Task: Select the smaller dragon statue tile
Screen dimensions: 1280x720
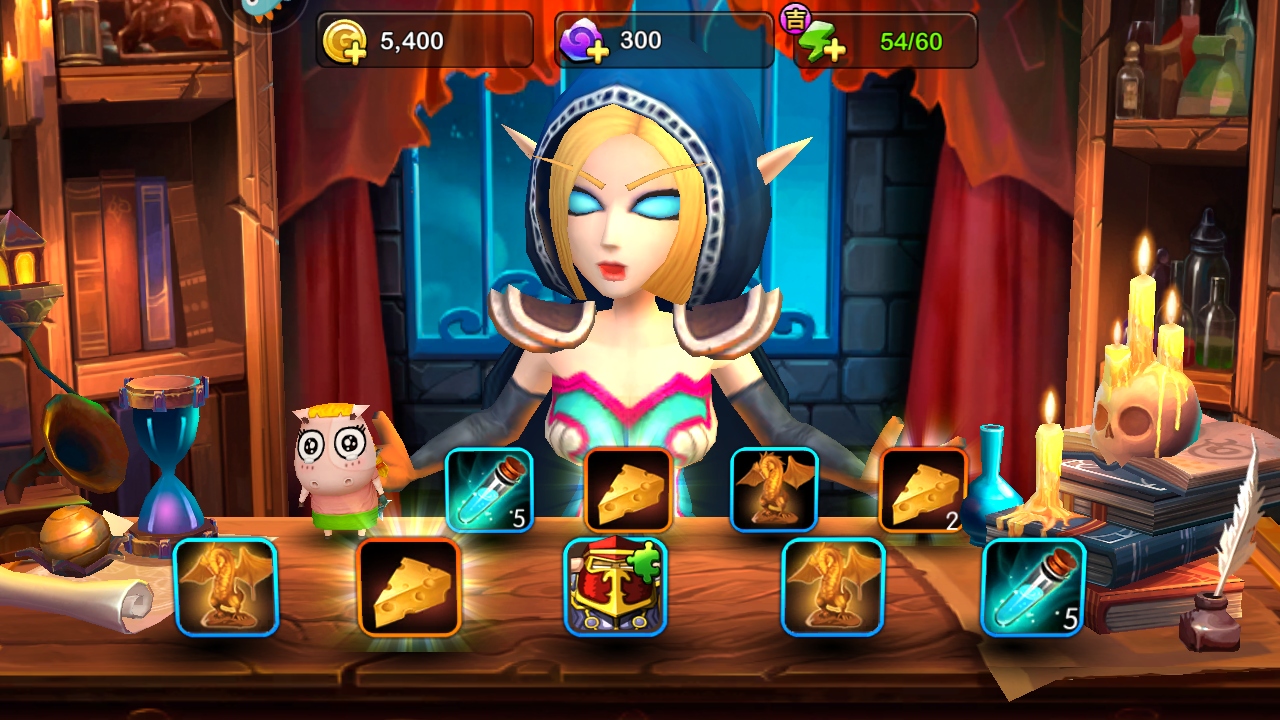Action: coord(774,489)
